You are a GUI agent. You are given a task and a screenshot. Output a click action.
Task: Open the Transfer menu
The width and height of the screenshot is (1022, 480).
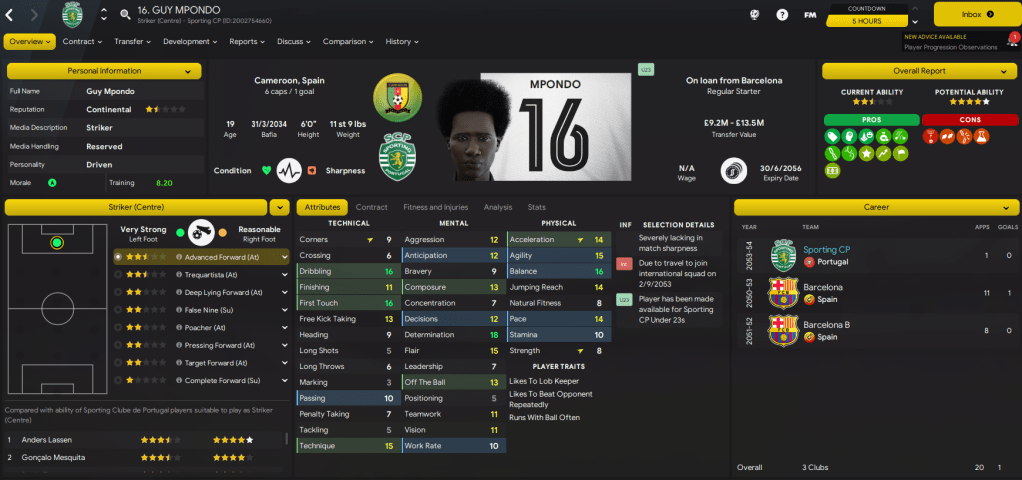pyautogui.click(x=133, y=42)
